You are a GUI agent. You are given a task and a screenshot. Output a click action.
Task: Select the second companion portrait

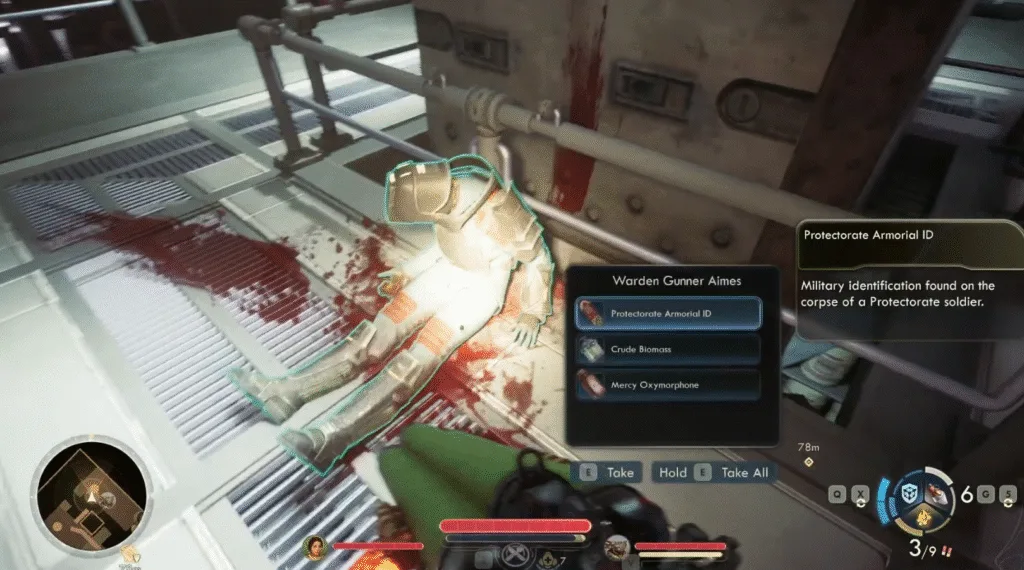[x=617, y=547]
